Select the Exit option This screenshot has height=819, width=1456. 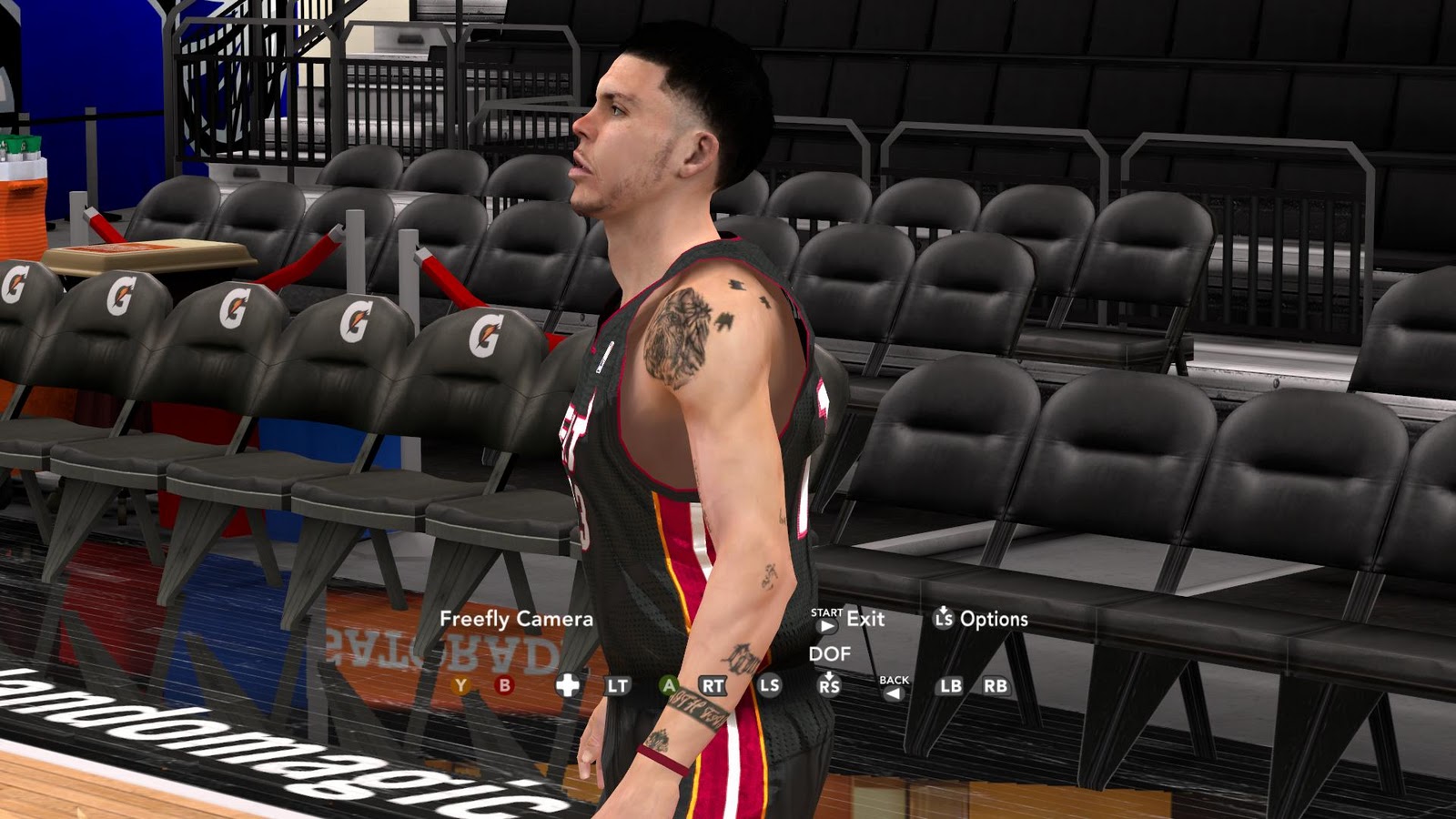coord(864,619)
